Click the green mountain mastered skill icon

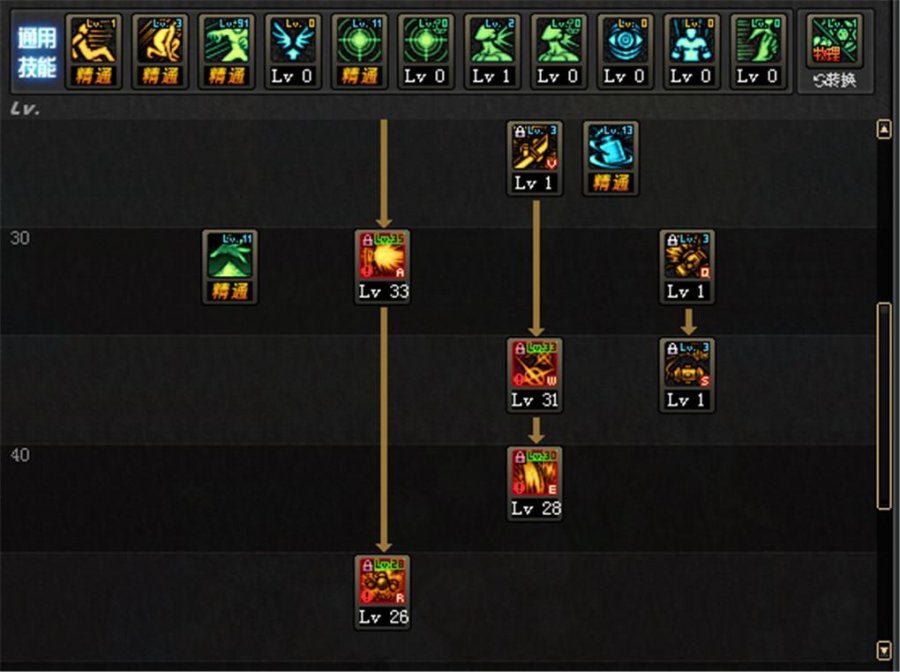[x=230, y=258]
